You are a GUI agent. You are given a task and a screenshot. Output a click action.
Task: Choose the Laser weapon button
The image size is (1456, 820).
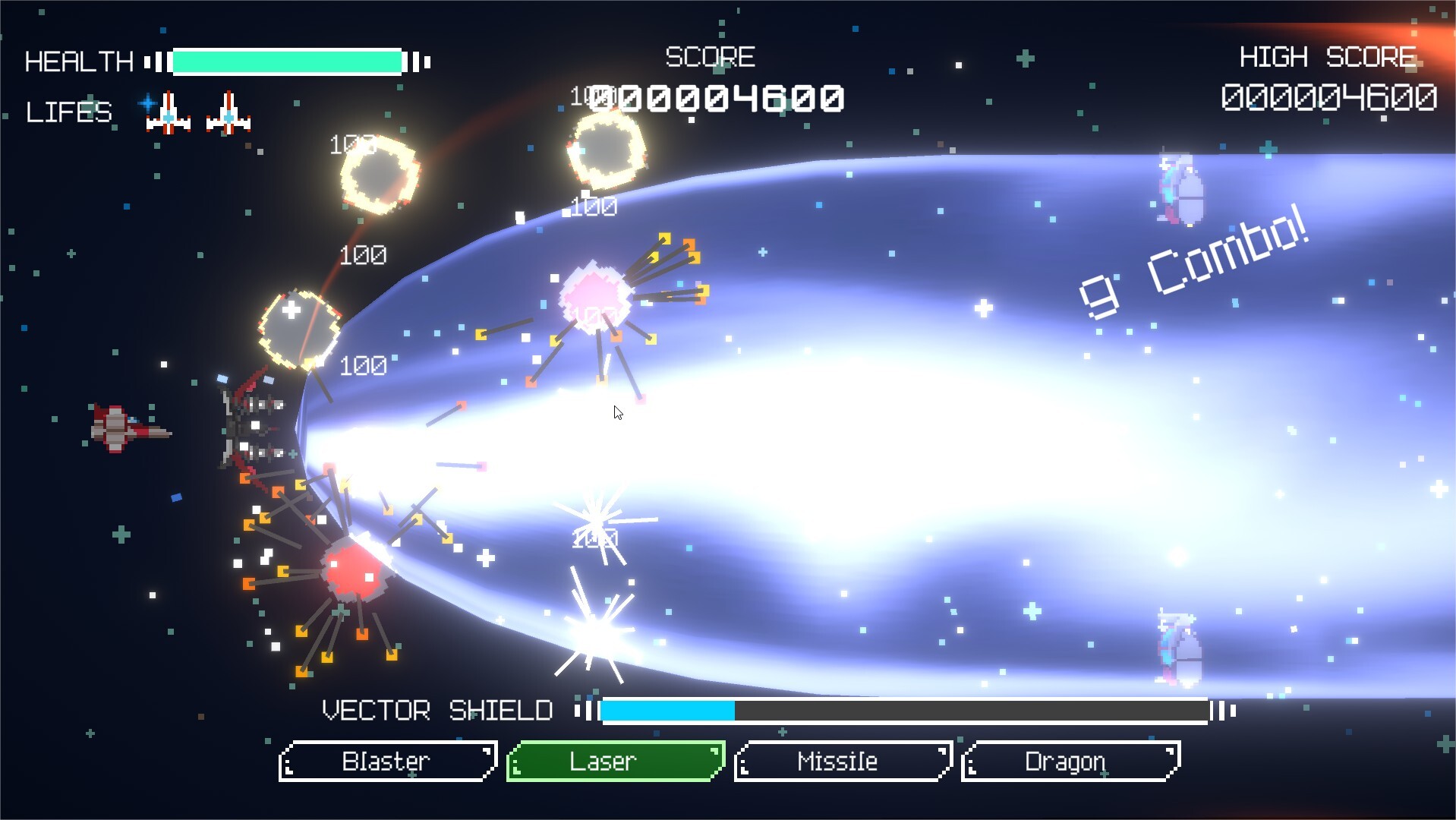[x=615, y=761]
